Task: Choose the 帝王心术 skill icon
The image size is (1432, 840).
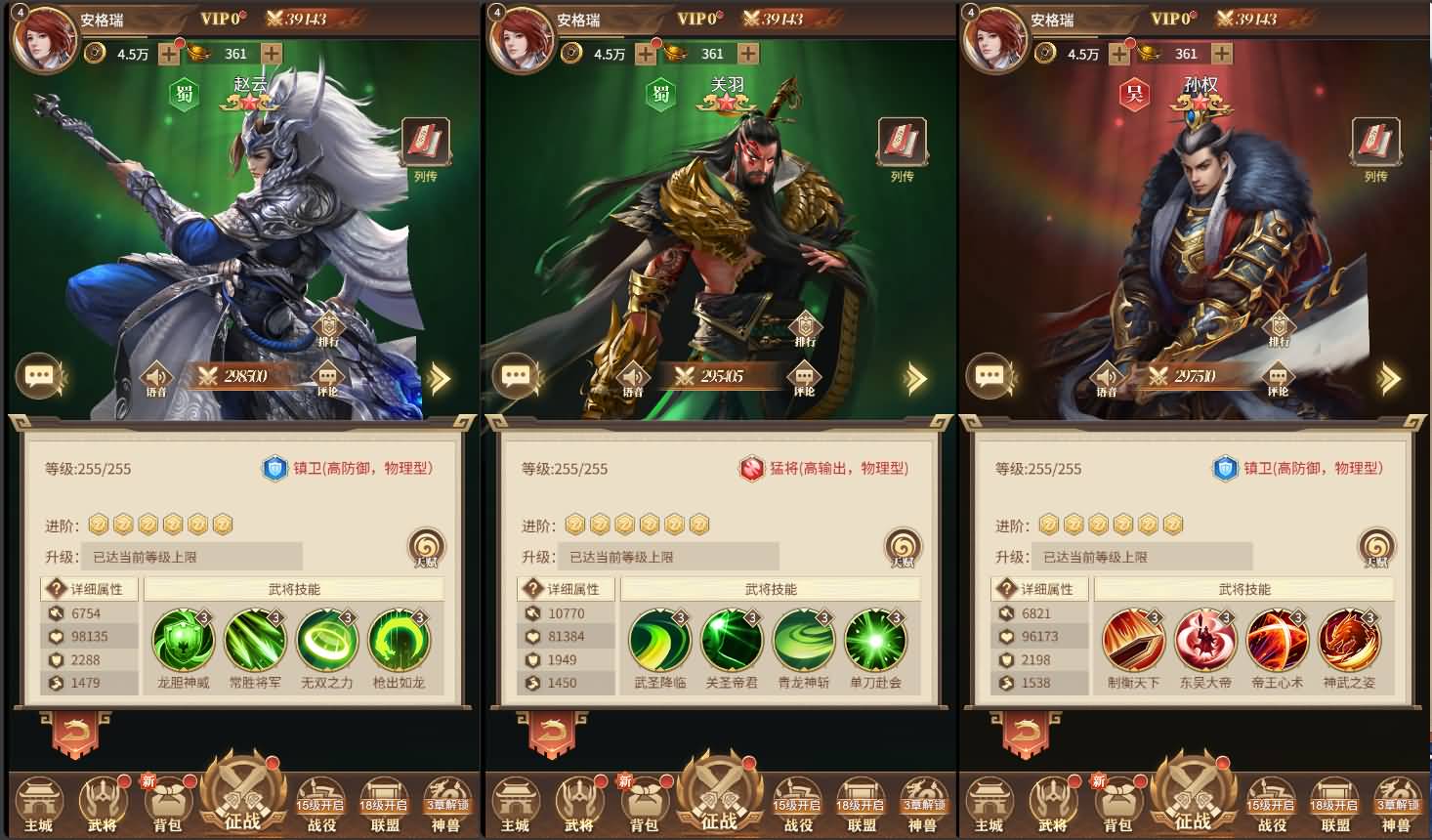Action: (x=1278, y=641)
